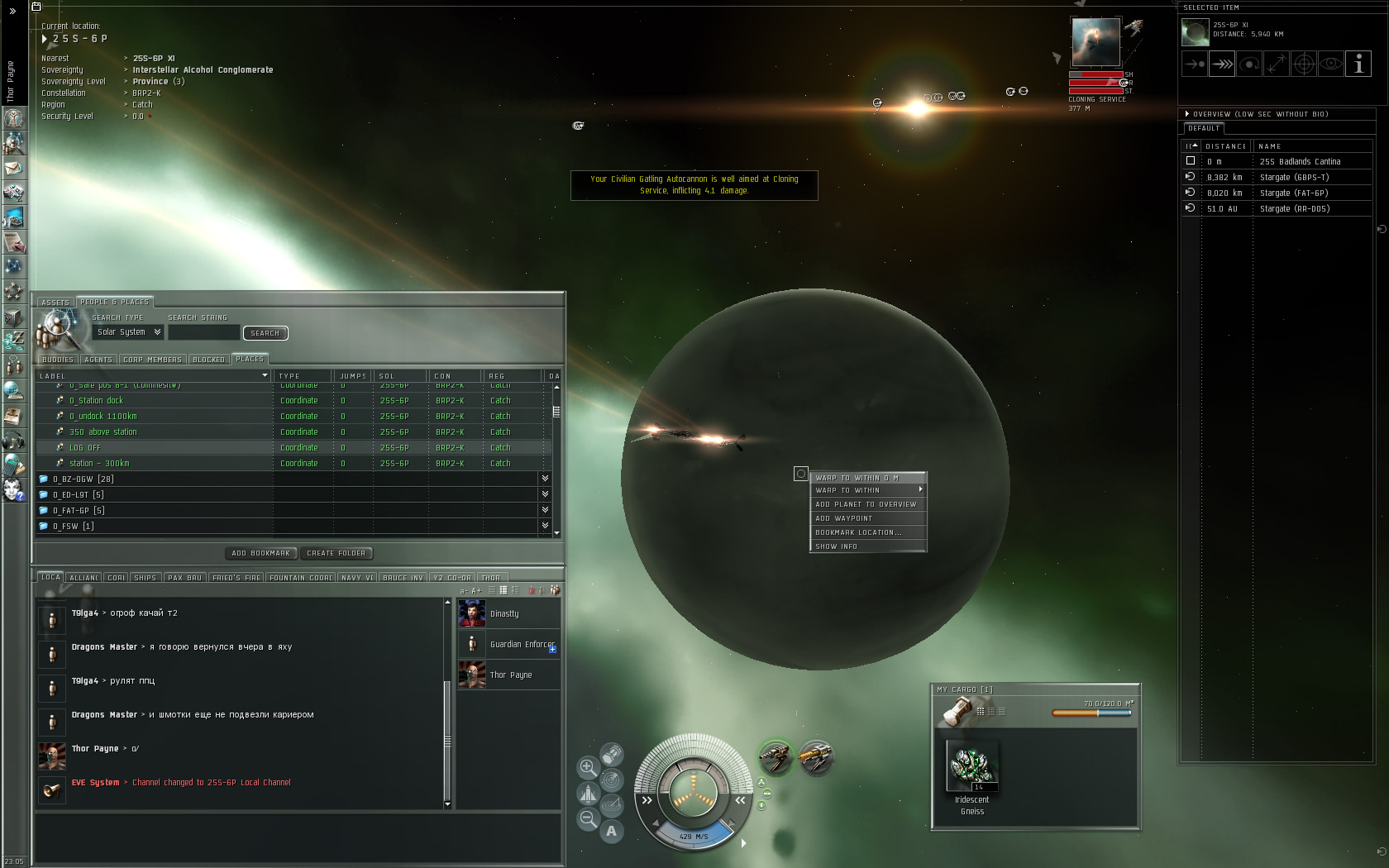The height and width of the screenshot is (868, 1389).
Task: Select the 'LOG OFF' bookmark row
Action: [86, 448]
